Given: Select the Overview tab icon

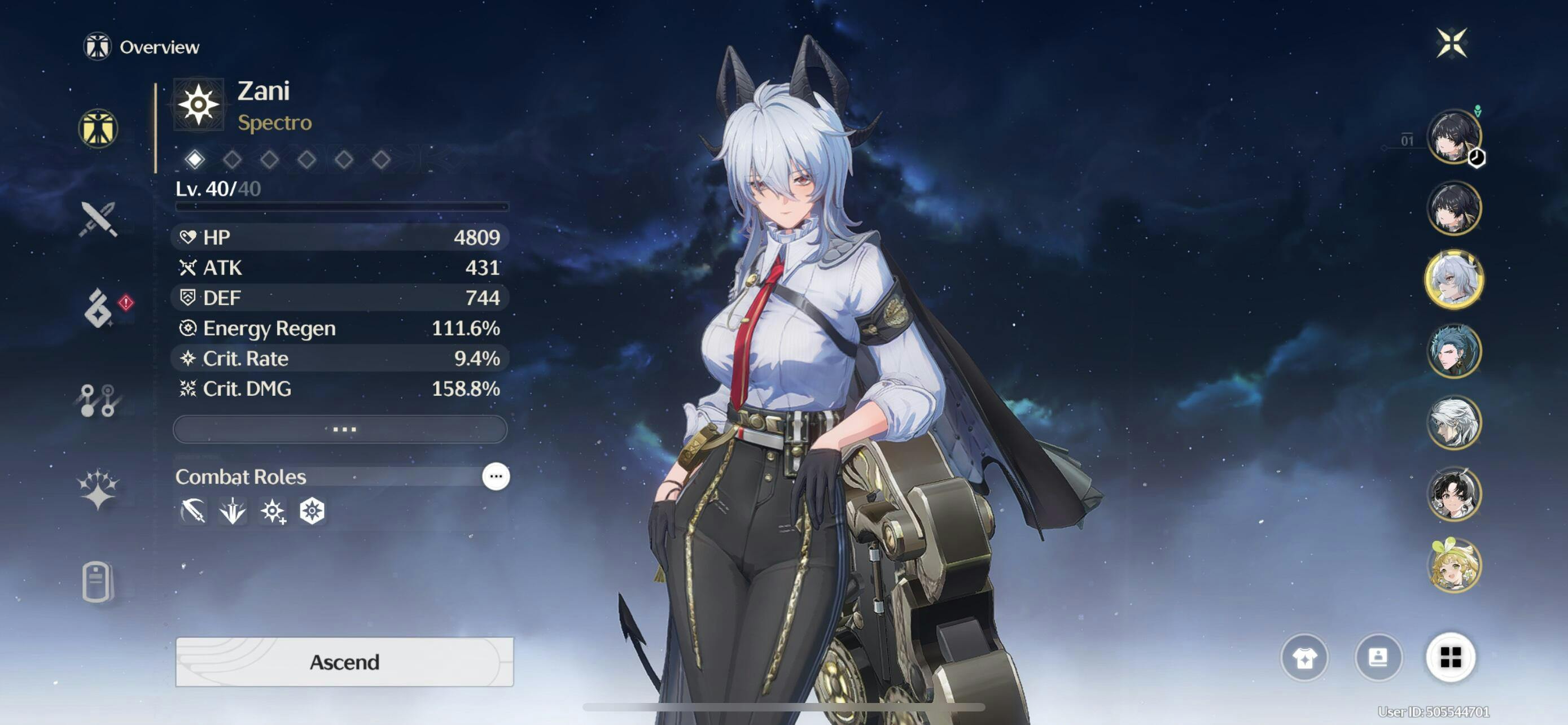Looking at the screenshot, I should click(x=98, y=128).
